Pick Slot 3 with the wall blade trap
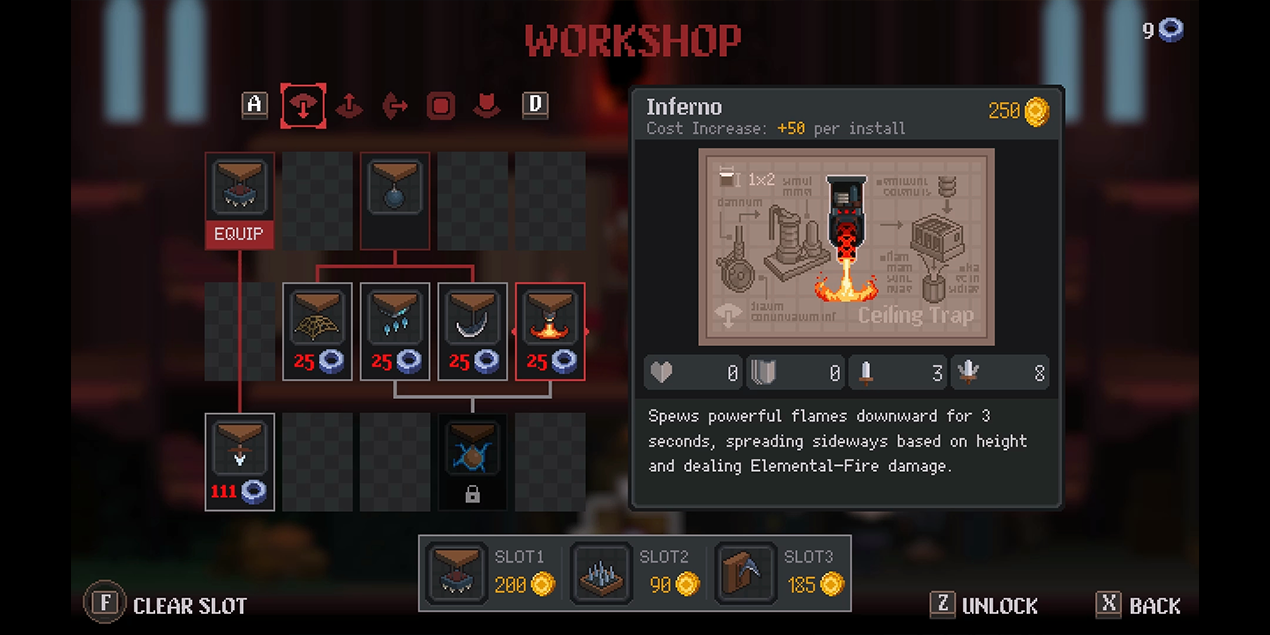The width and height of the screenshot is (1270, 635). 780,573
